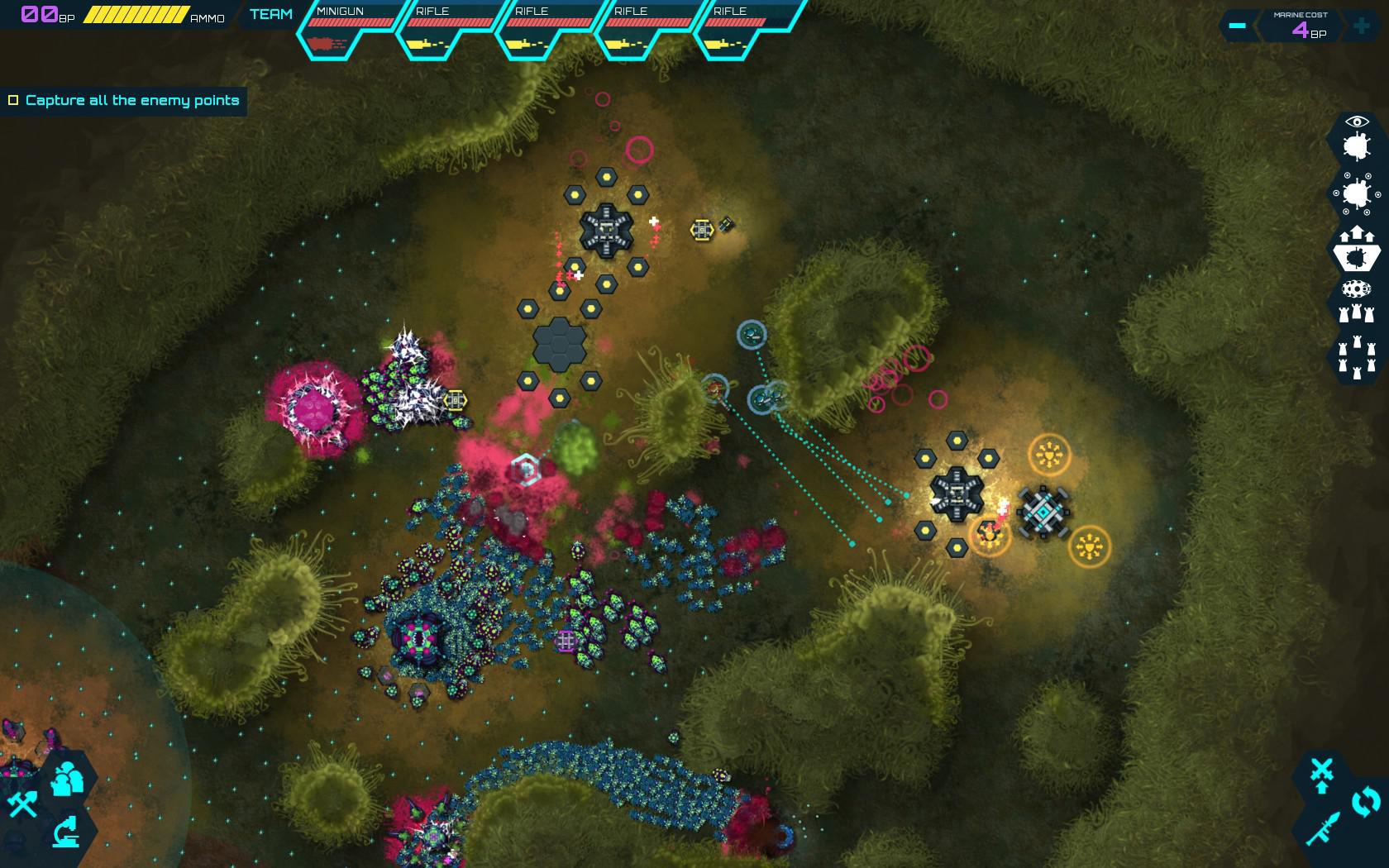This screenshot has width=1389, height=868.
Task: Select the eye reveal icon in the sidebar
Action: tap(1357, 121)
